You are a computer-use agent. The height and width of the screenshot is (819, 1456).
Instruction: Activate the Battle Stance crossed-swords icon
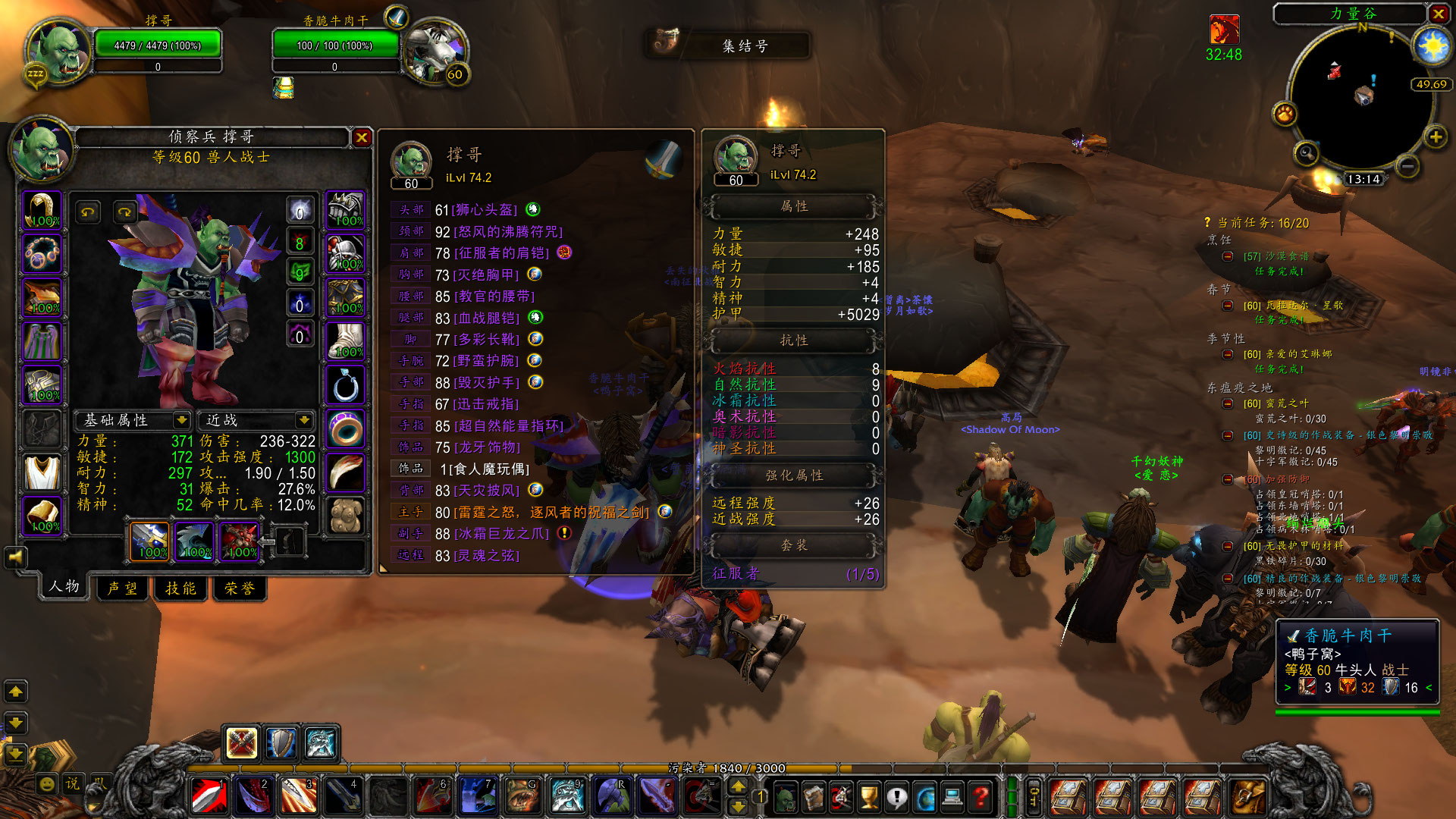coord(242,743)
